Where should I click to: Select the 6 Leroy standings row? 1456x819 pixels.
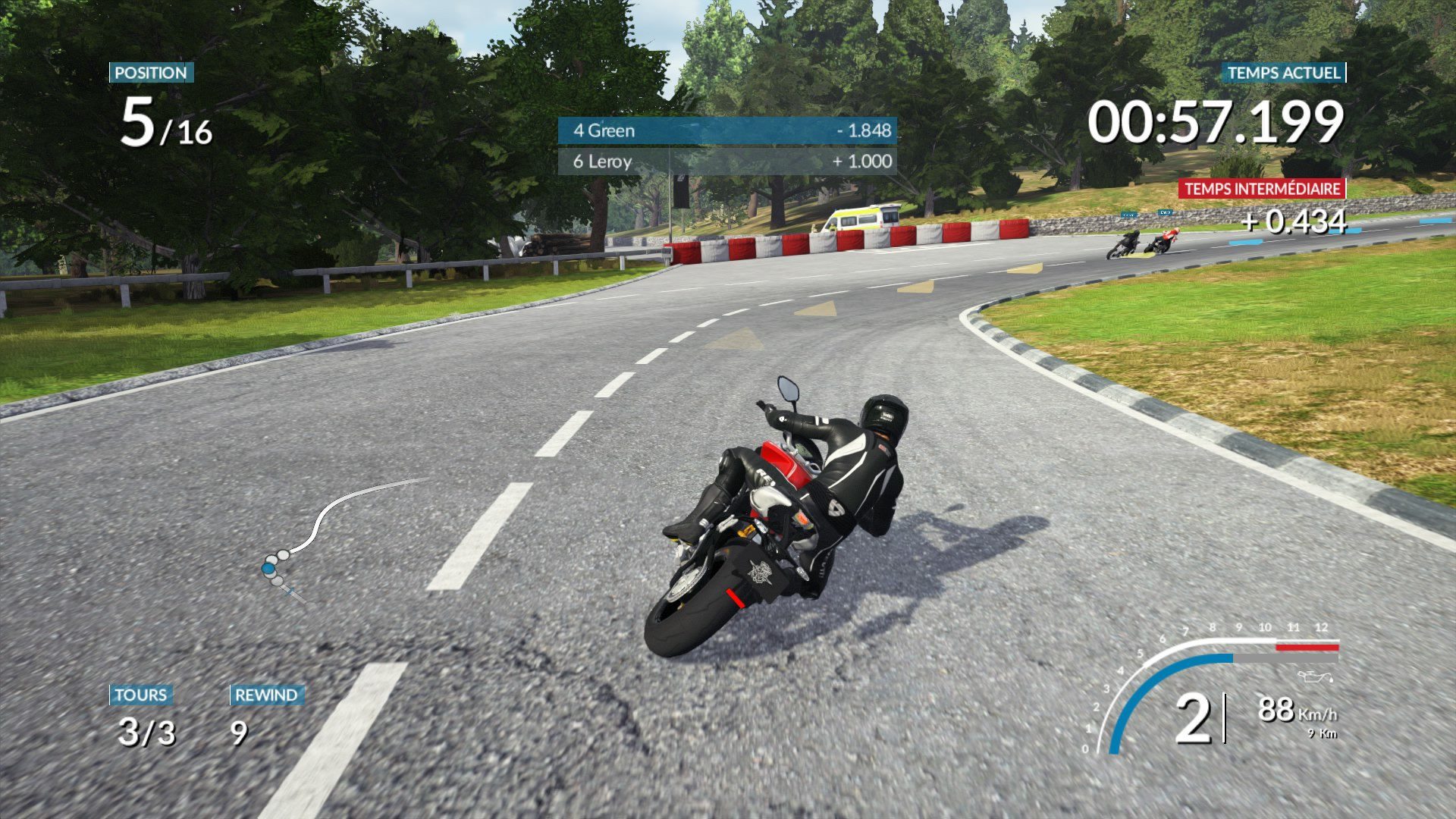726,162
